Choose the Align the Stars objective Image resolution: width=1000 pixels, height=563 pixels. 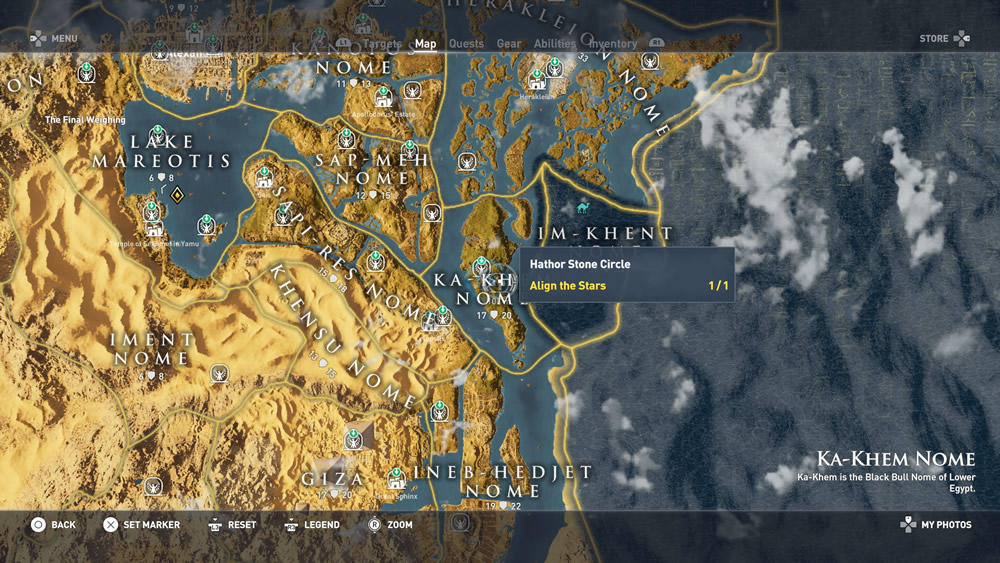[568, 286]
